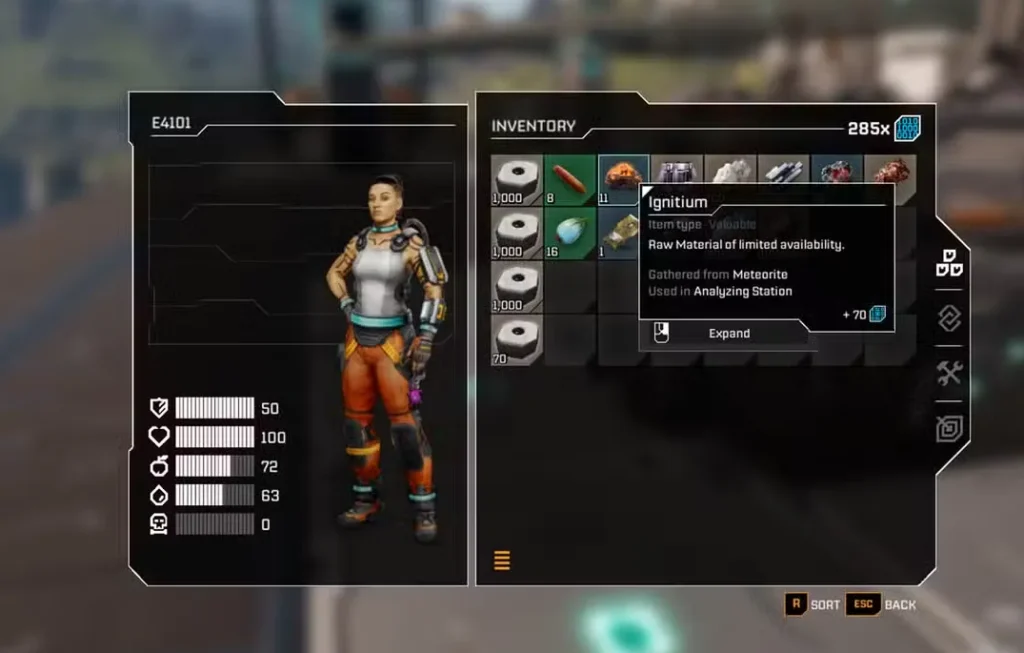
Task: Pick the hex nut stack of 70
Action: tap(517, 340)
